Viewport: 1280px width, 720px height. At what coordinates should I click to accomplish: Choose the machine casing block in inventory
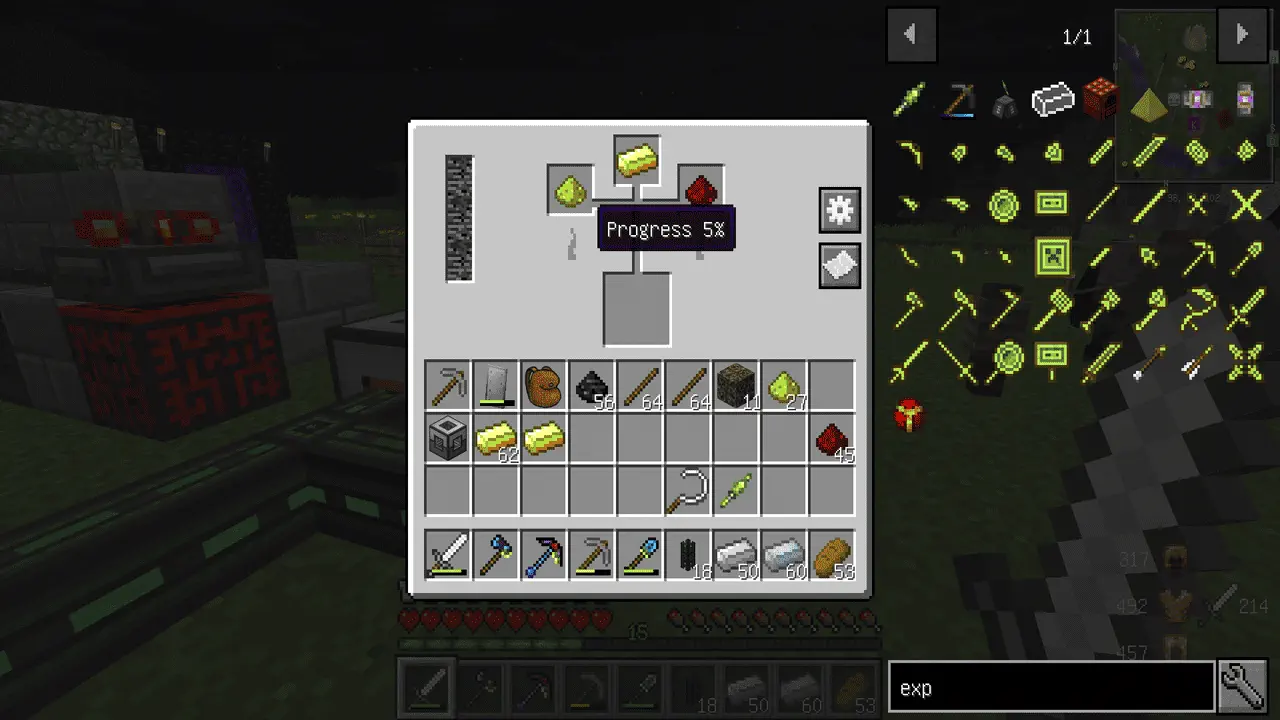point(448,440)
